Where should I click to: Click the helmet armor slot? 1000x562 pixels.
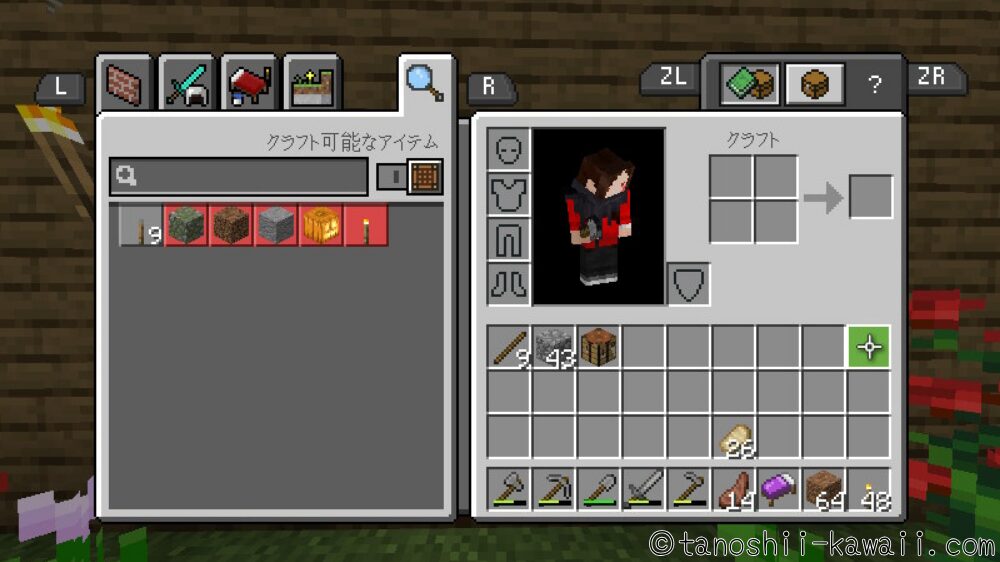tap(509, 149)
